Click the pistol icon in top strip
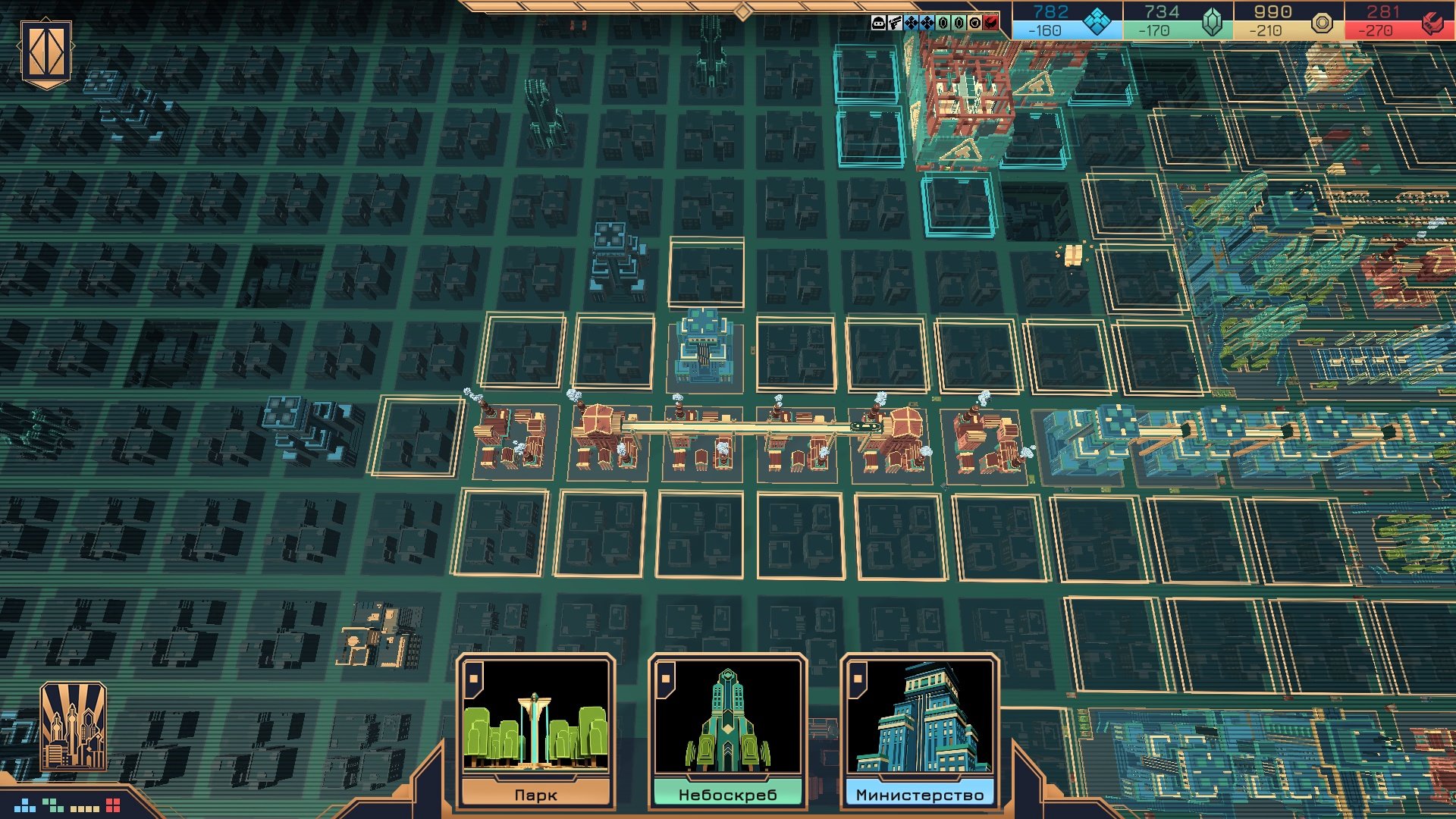The height and width of the screenshot is (819, 1456). tap(895, 23)
